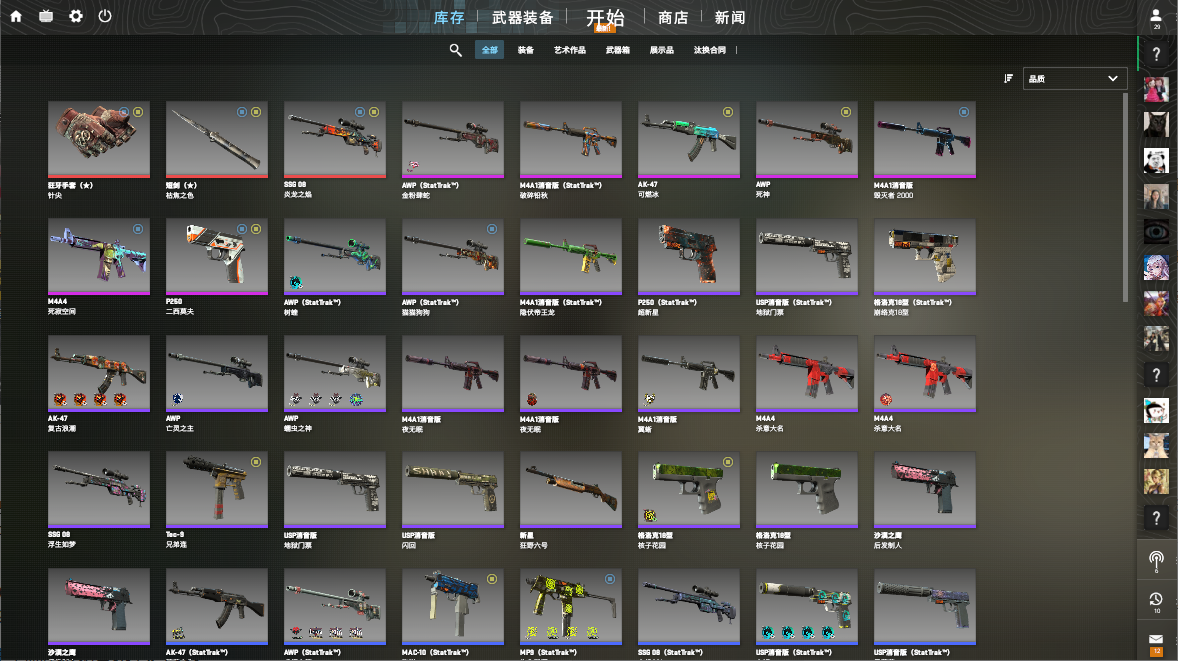Select the Tec-9 兄弟连 item
Viewport: 1178px width, 661px height.
(217, 489)
